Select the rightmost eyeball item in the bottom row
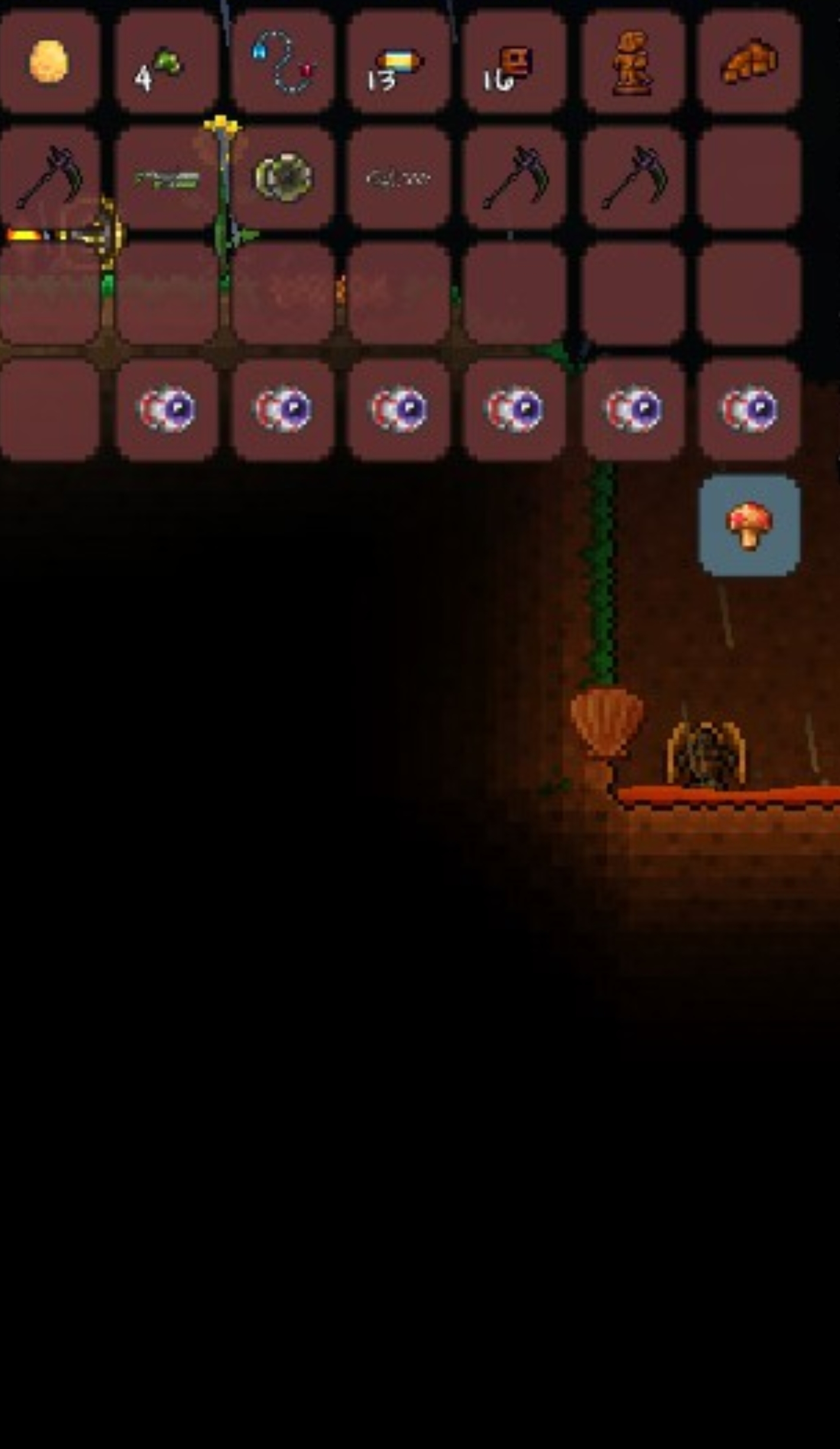Image resolution: width=840 pixels, height=1449 pixels. pyautogui.click(x=748, y=411)
